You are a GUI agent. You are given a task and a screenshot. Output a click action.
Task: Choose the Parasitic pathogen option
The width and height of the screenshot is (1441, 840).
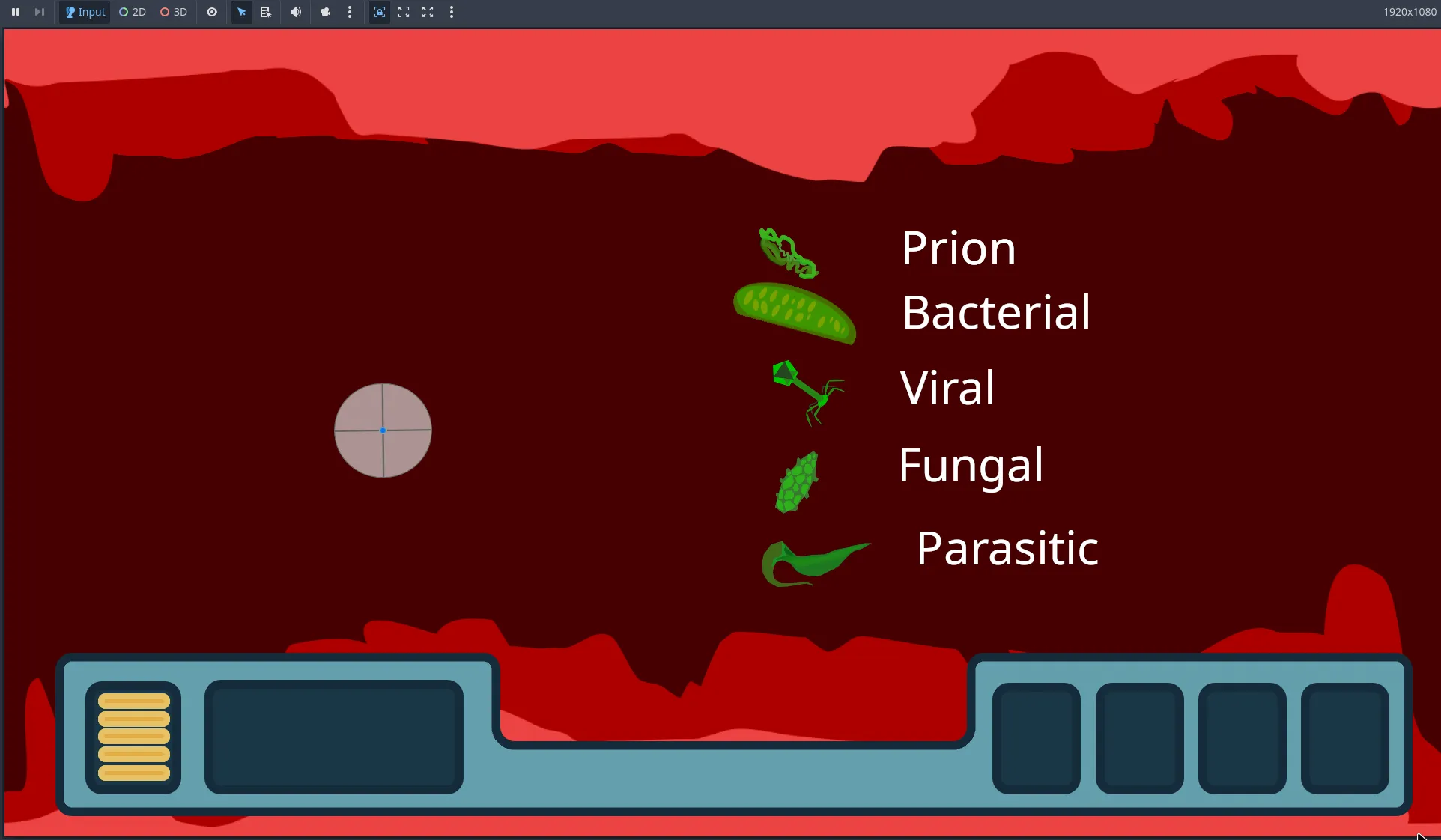point(1007,548)
